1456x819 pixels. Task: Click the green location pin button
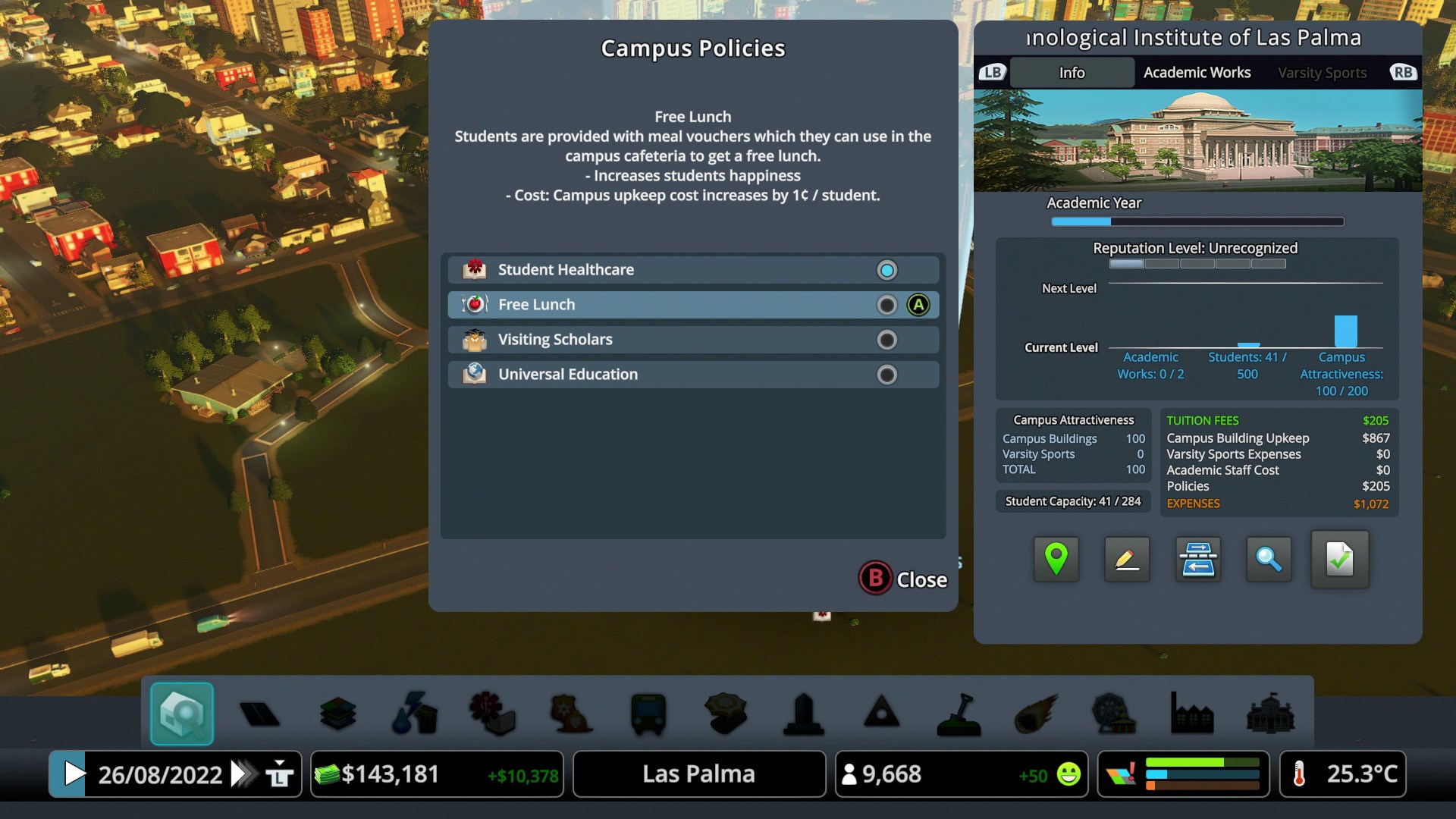pos(1056,560)
